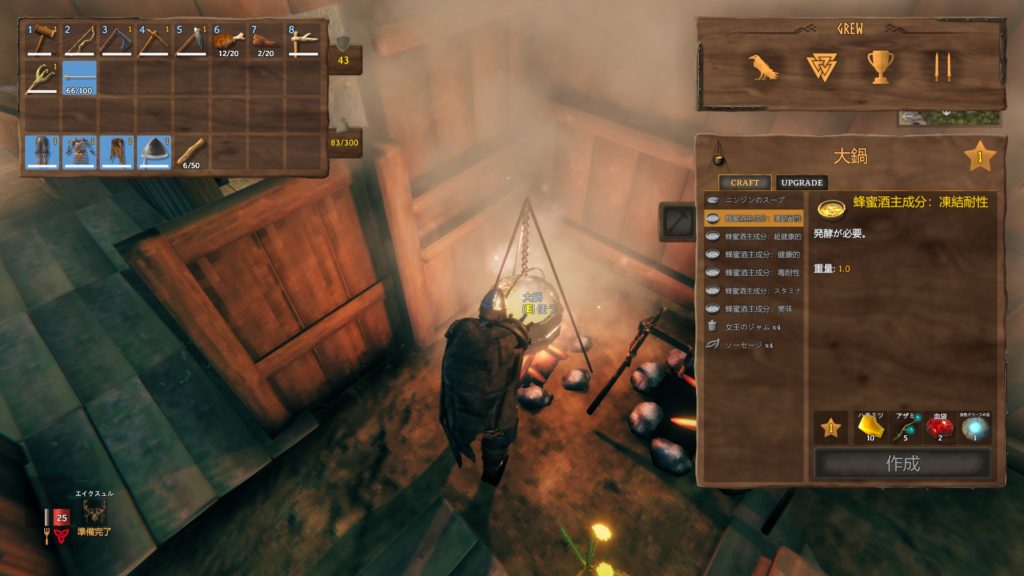Select the CRAFT tab
Image resolution: width=1024 pixels, height=576 pixels.
(x=744, y=183)
